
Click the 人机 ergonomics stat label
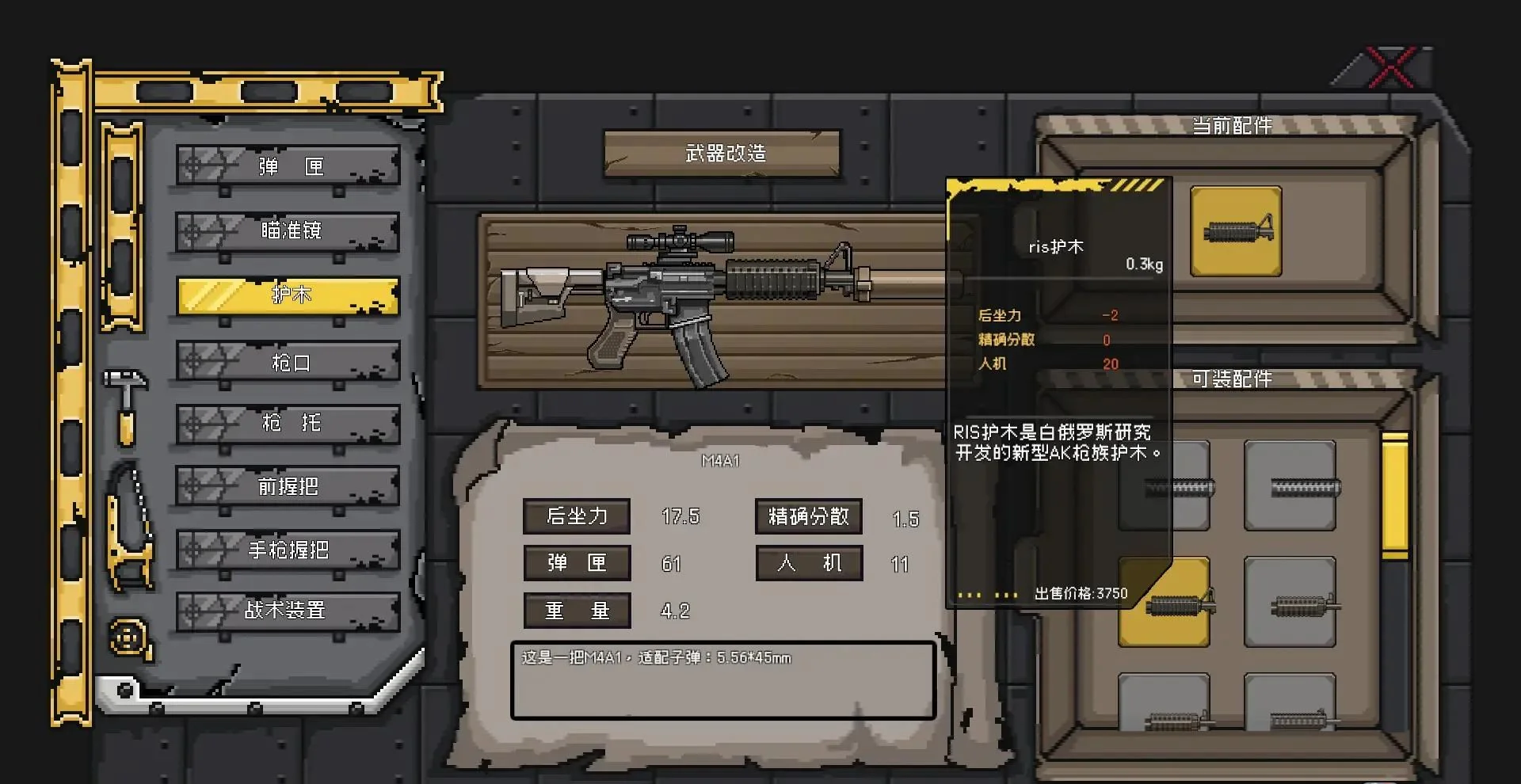[809, 564]
